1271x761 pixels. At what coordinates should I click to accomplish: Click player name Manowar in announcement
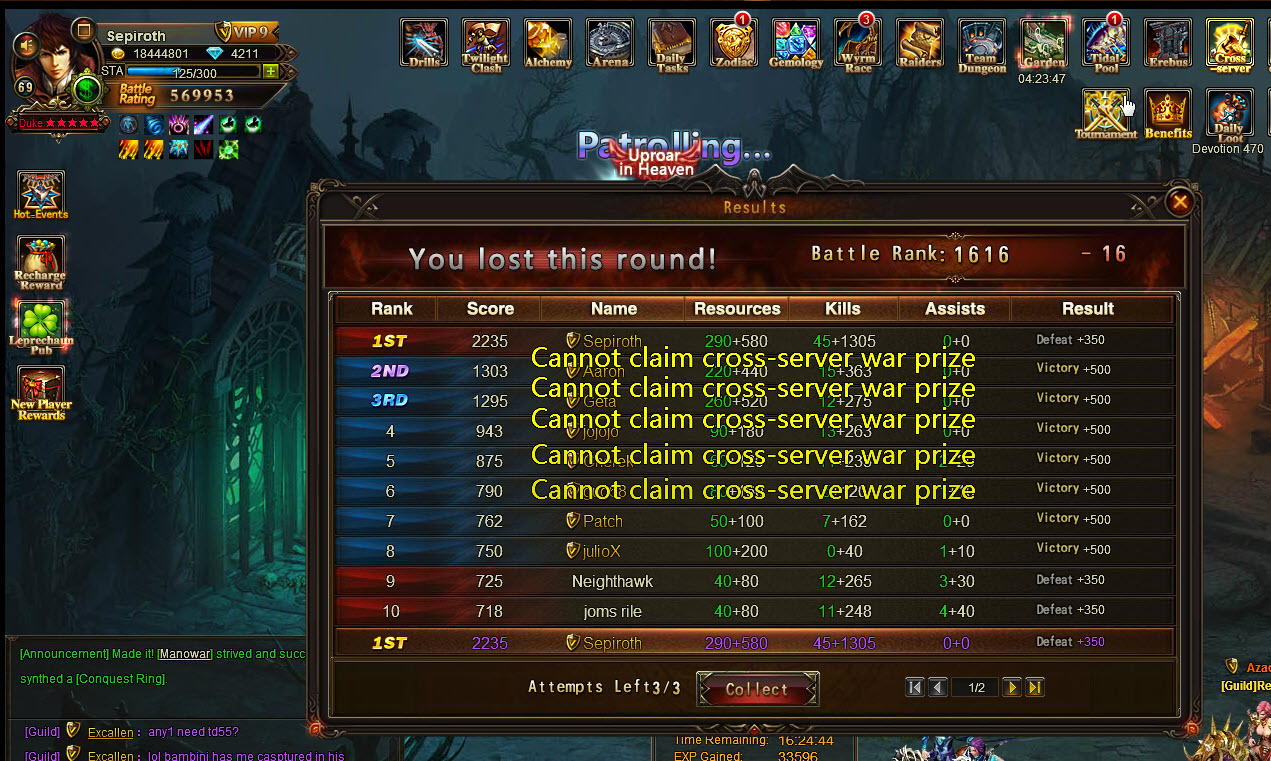click(185, 654)
